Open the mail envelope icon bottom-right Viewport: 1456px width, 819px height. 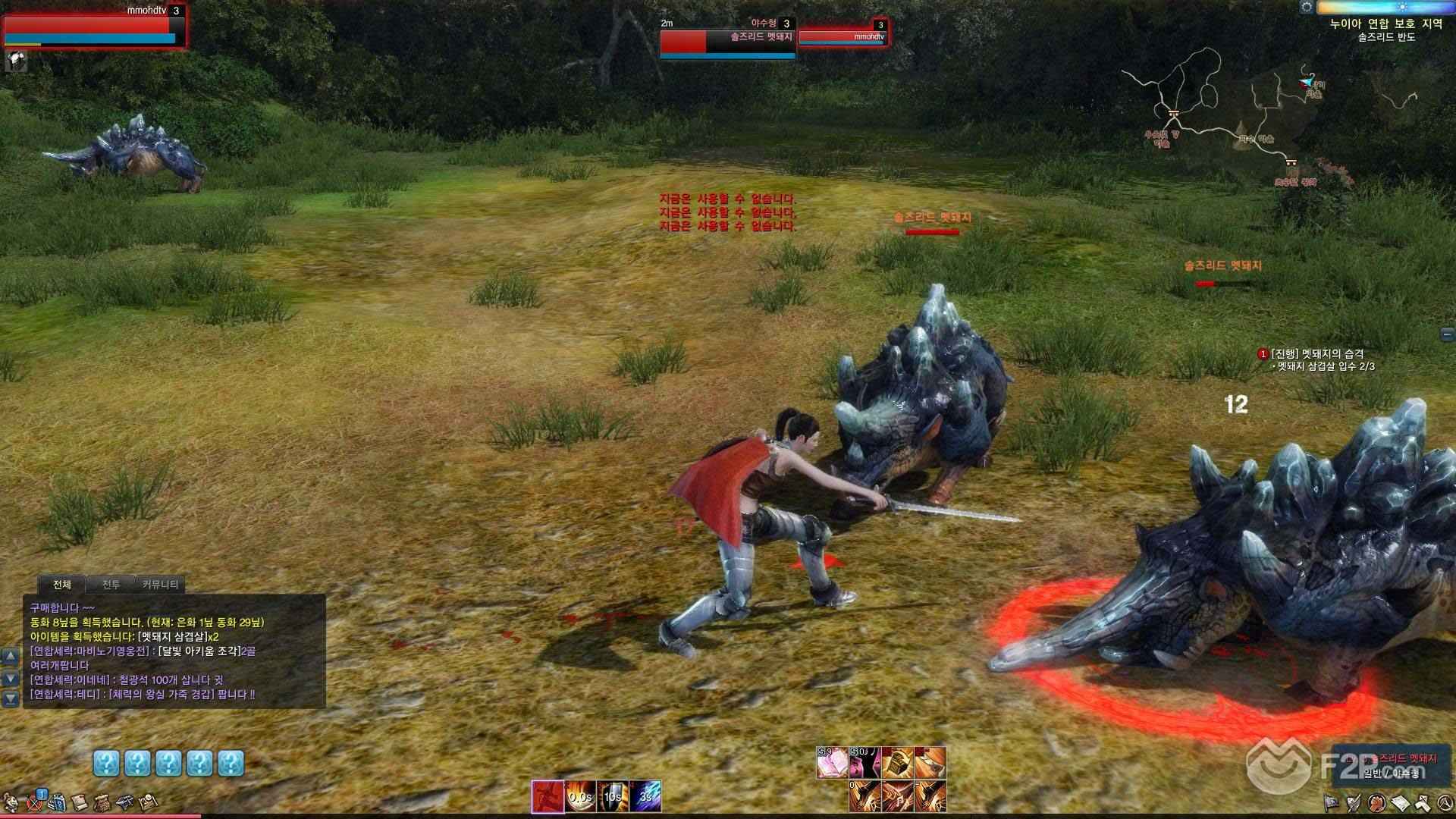(x=1399, y=802)
